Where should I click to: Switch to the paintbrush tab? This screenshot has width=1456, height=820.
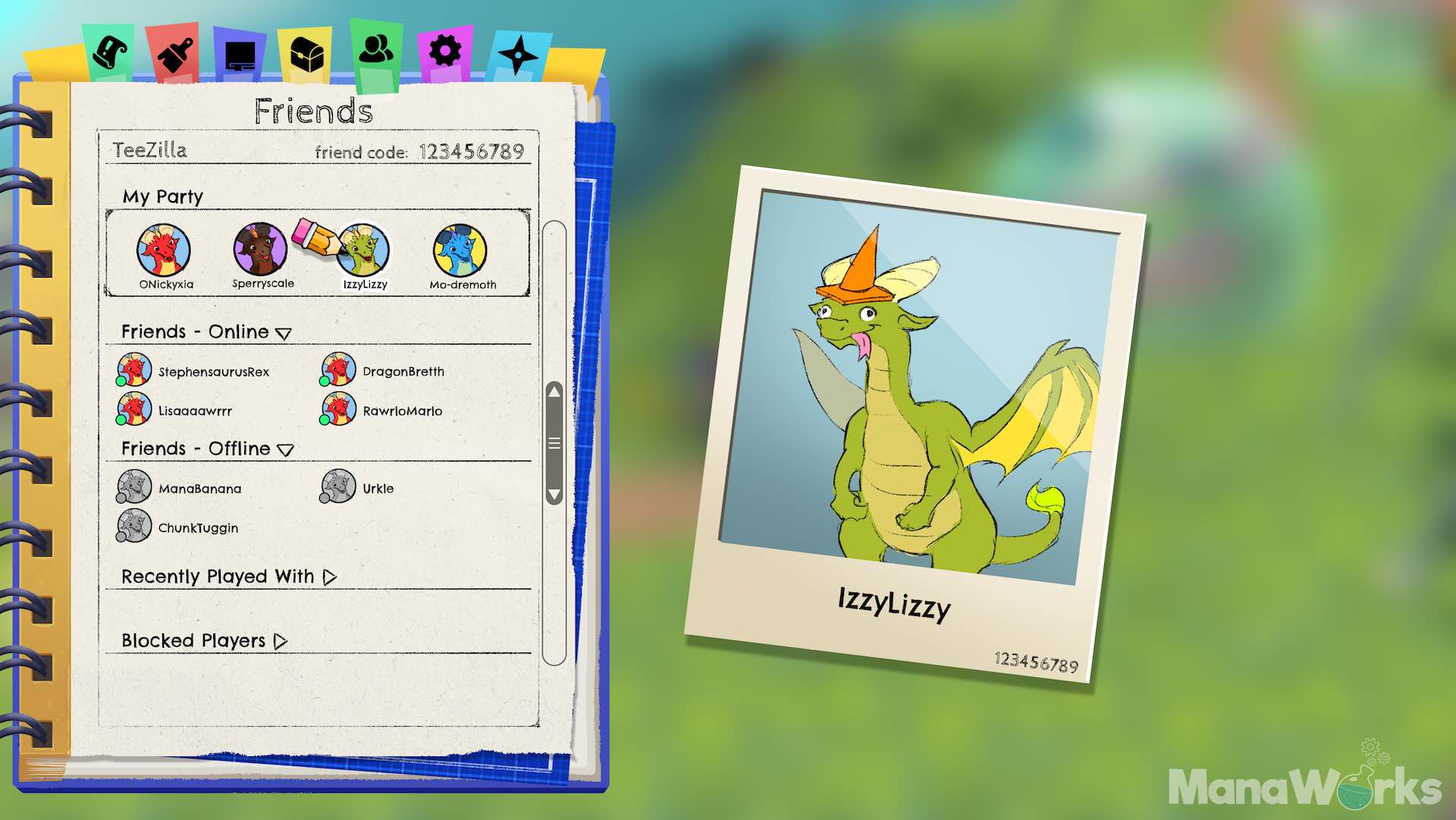tap(174, 55)
